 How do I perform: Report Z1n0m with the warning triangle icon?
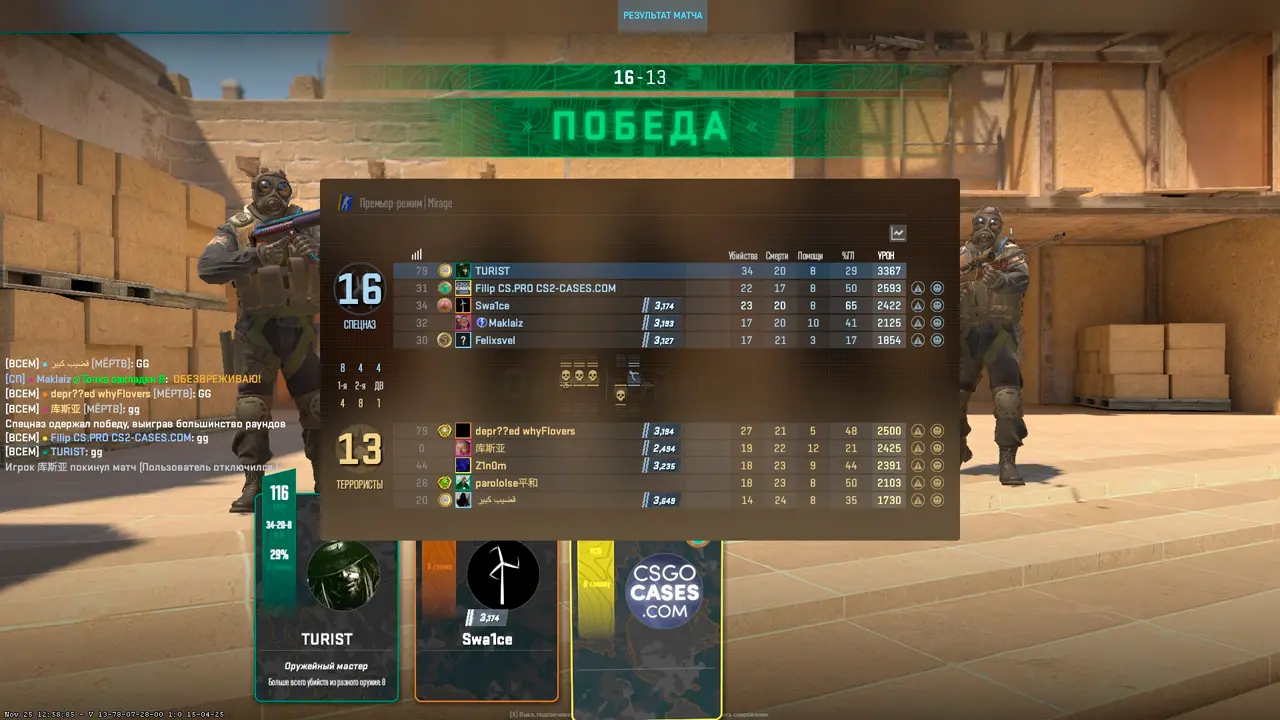(918, 466)
